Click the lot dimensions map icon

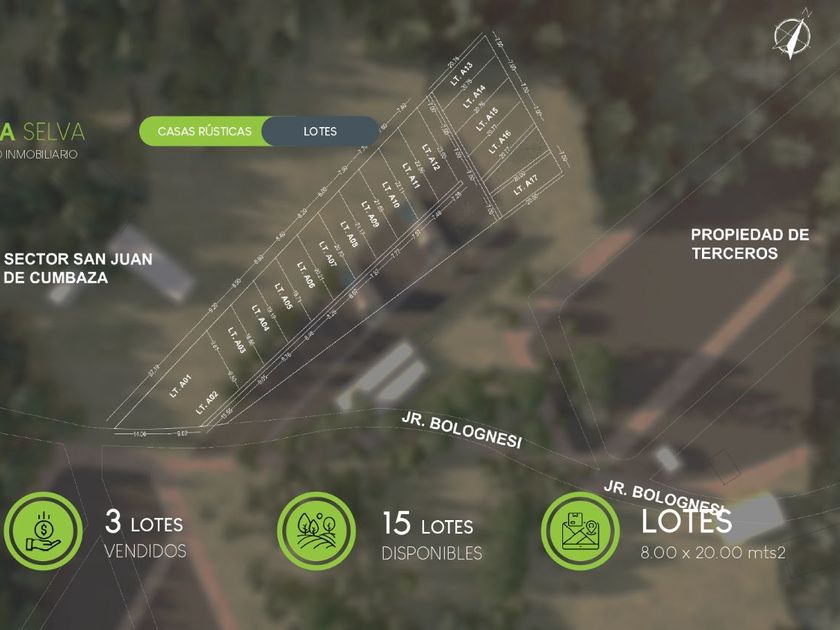click(580, 532)
